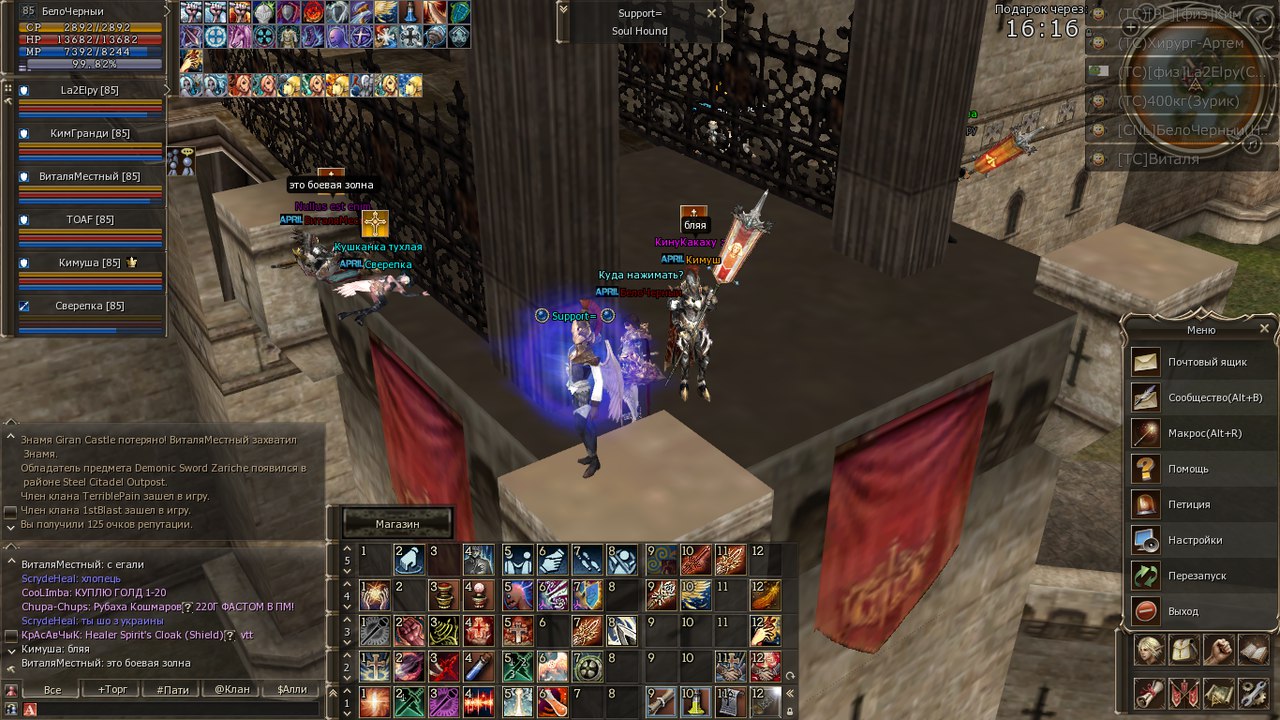Click Выход to exit the game
The image size is (1280, 720).
point(1182,611)
